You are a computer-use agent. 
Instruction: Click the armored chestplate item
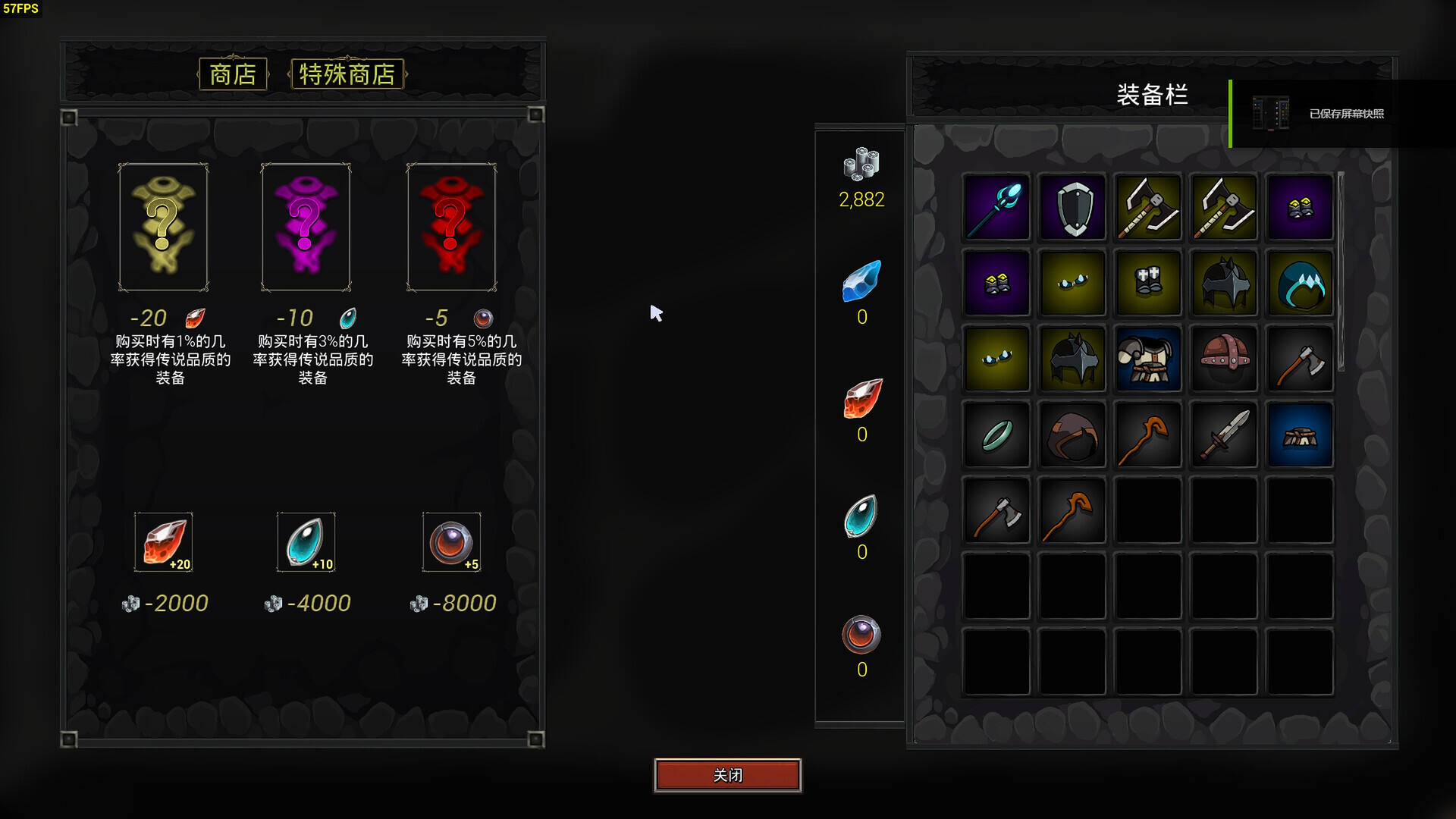tap(1148, 359)
